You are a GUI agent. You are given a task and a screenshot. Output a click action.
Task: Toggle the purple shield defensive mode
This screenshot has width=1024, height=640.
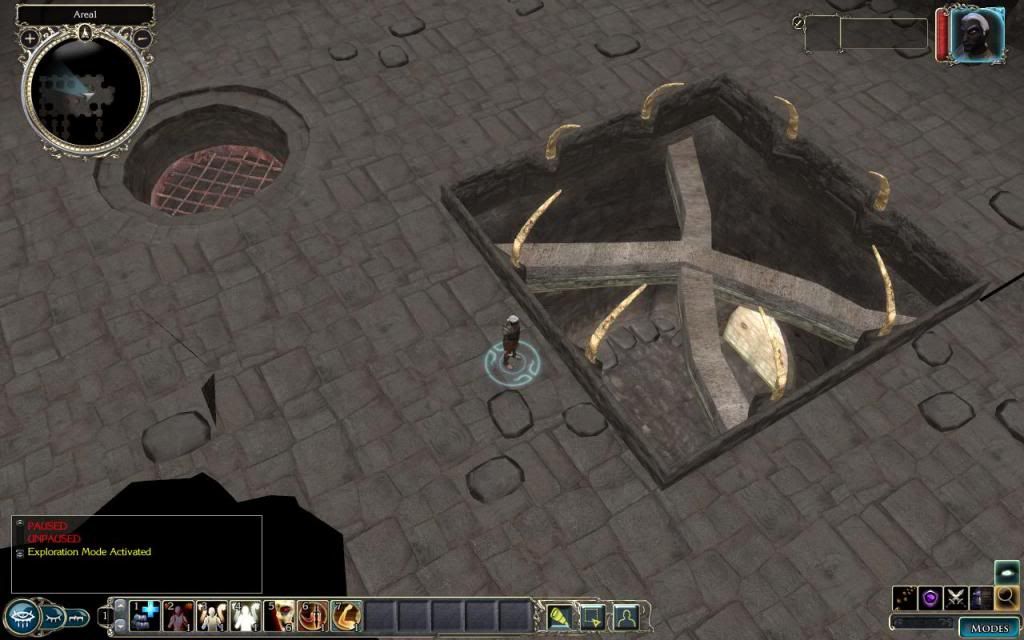point(932,597)
